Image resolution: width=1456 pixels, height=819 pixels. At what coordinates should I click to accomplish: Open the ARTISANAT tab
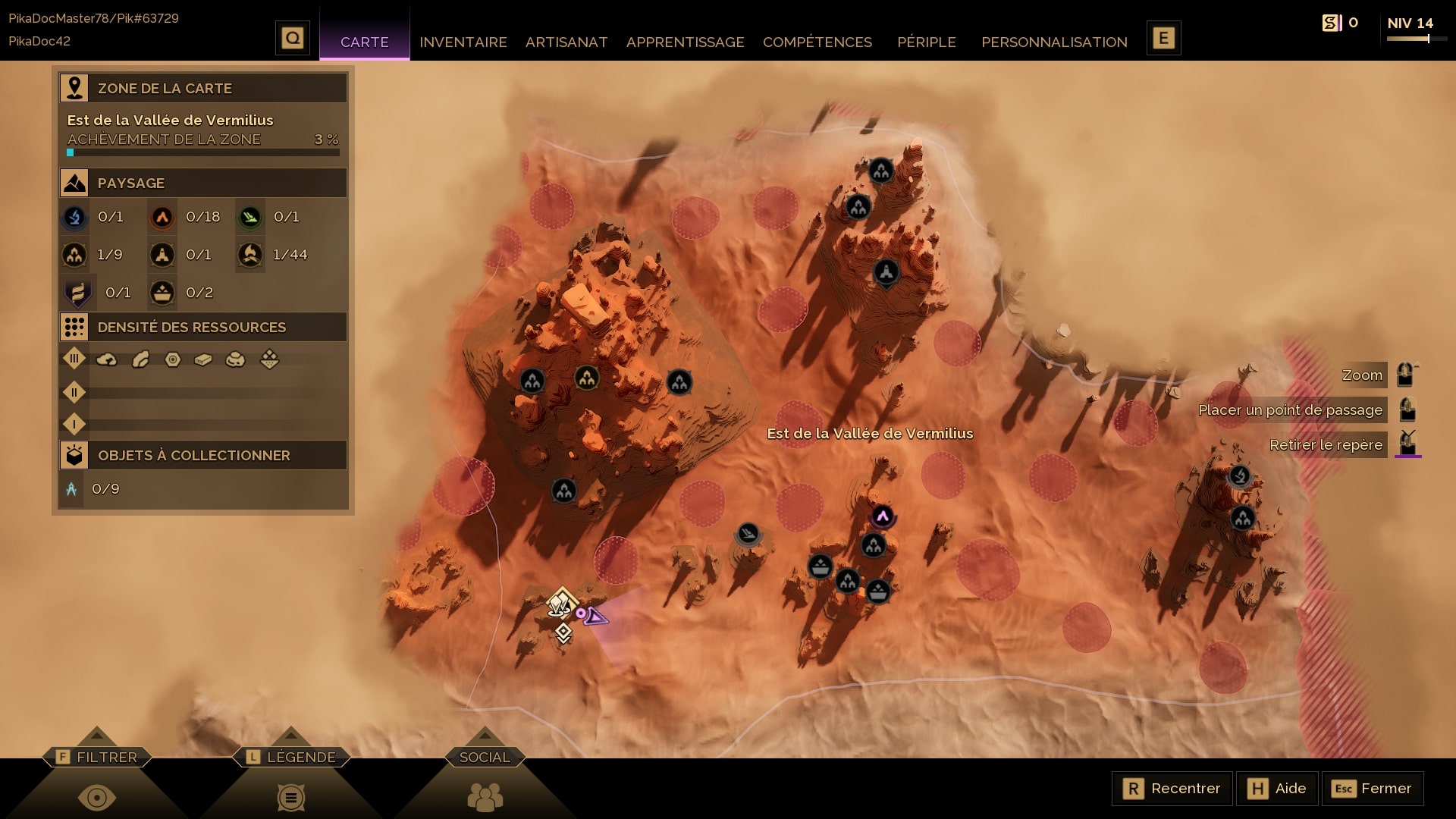click(566, 42)
